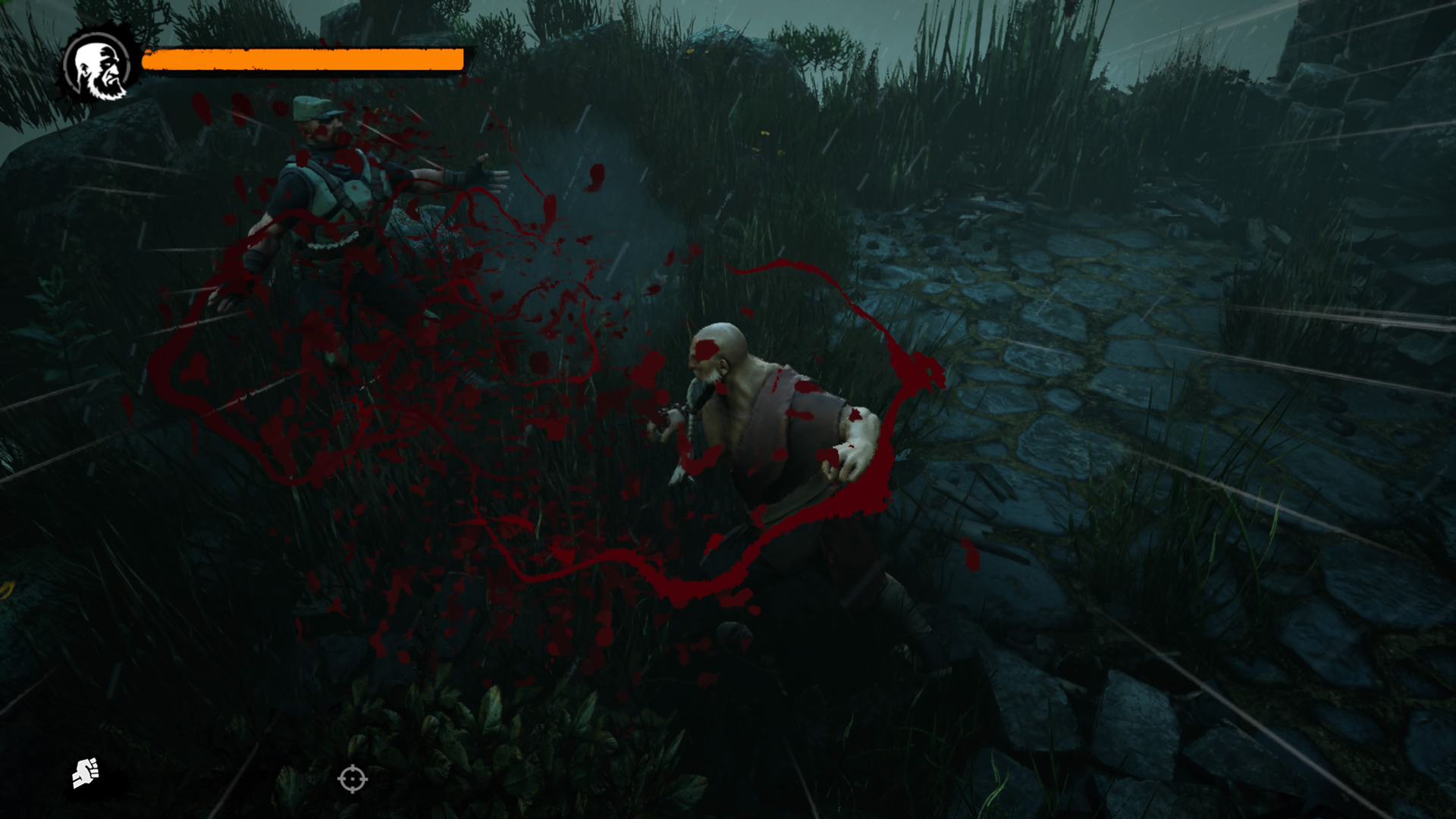The image size is (1456, 819).
Task: Click the center dot of the aiming reticle
Action: tap(351, 778)
